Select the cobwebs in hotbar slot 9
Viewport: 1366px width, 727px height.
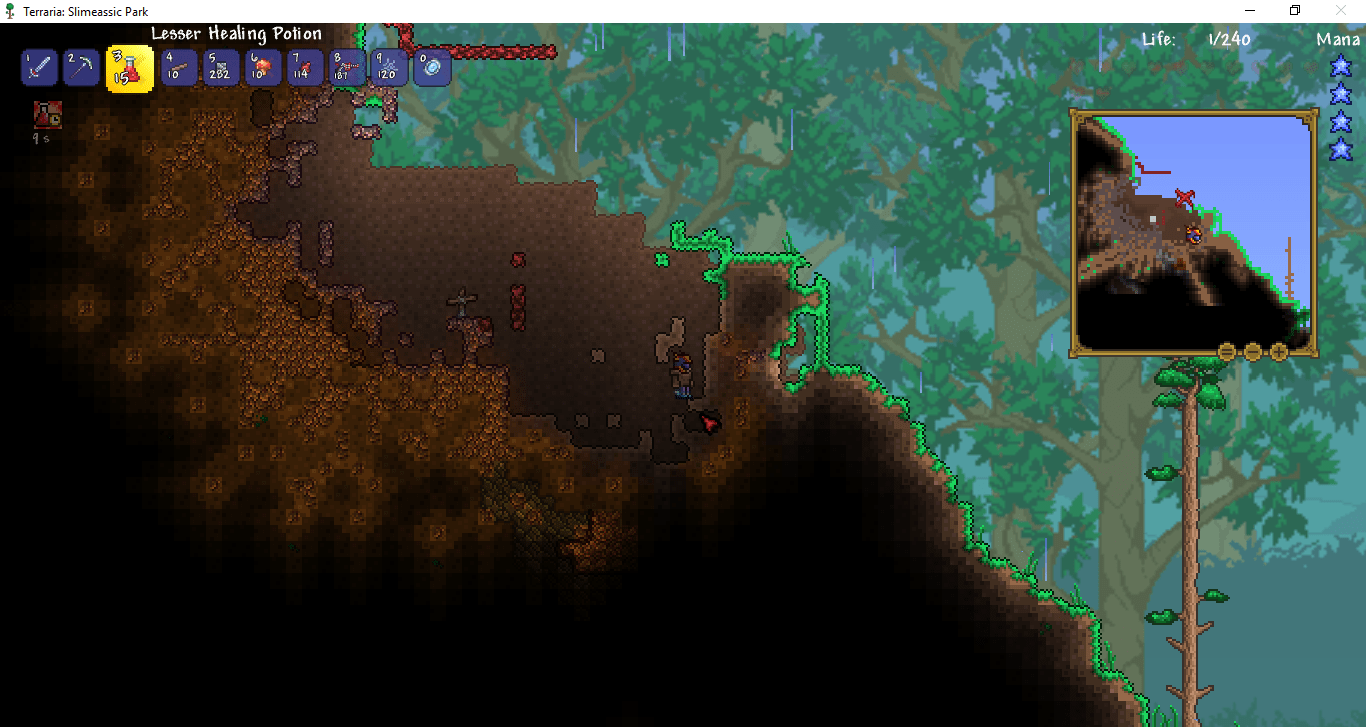(388, 67)
